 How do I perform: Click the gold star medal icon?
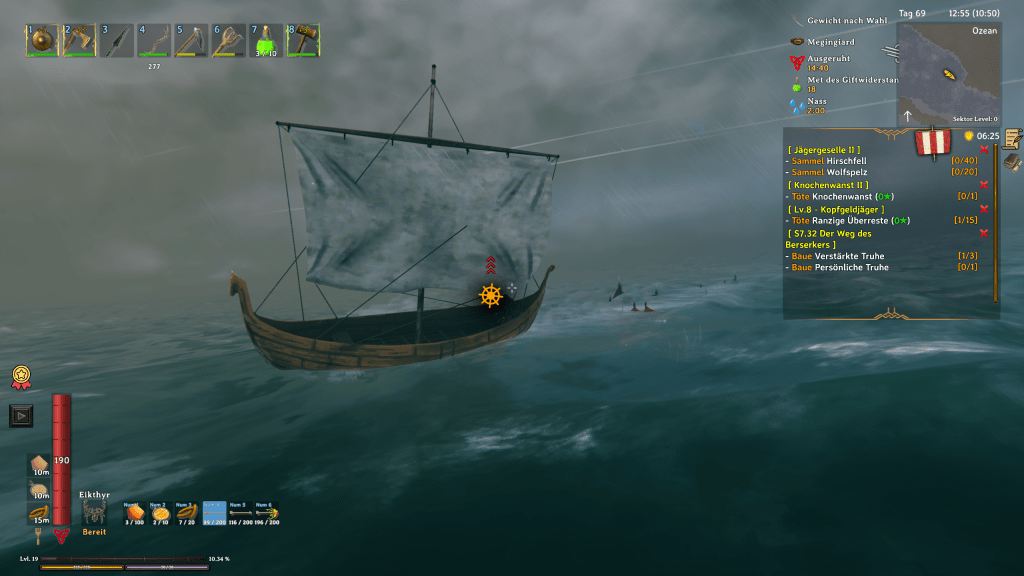pyautogui.click(x=20, y=376)
